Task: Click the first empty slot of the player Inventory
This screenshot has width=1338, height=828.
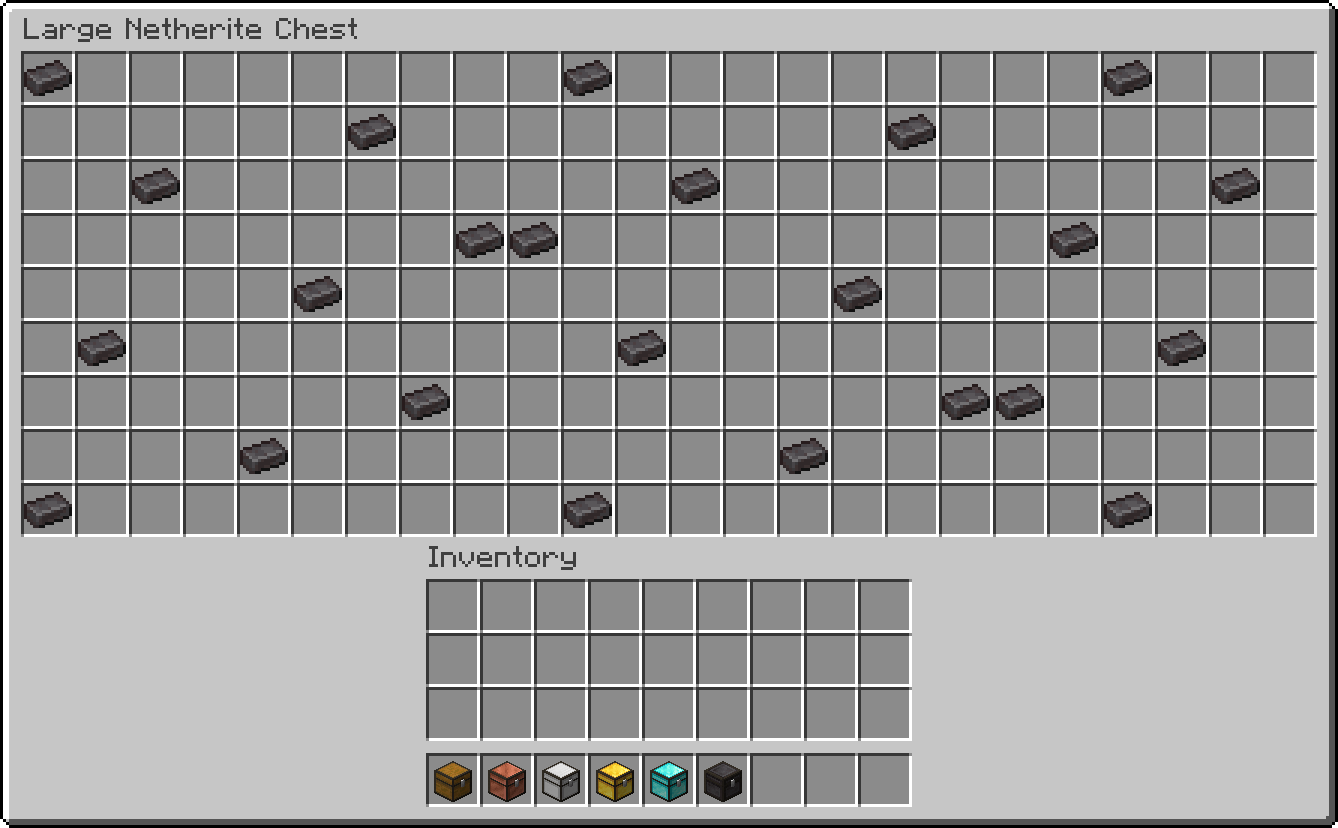Action: click(453, 605)
